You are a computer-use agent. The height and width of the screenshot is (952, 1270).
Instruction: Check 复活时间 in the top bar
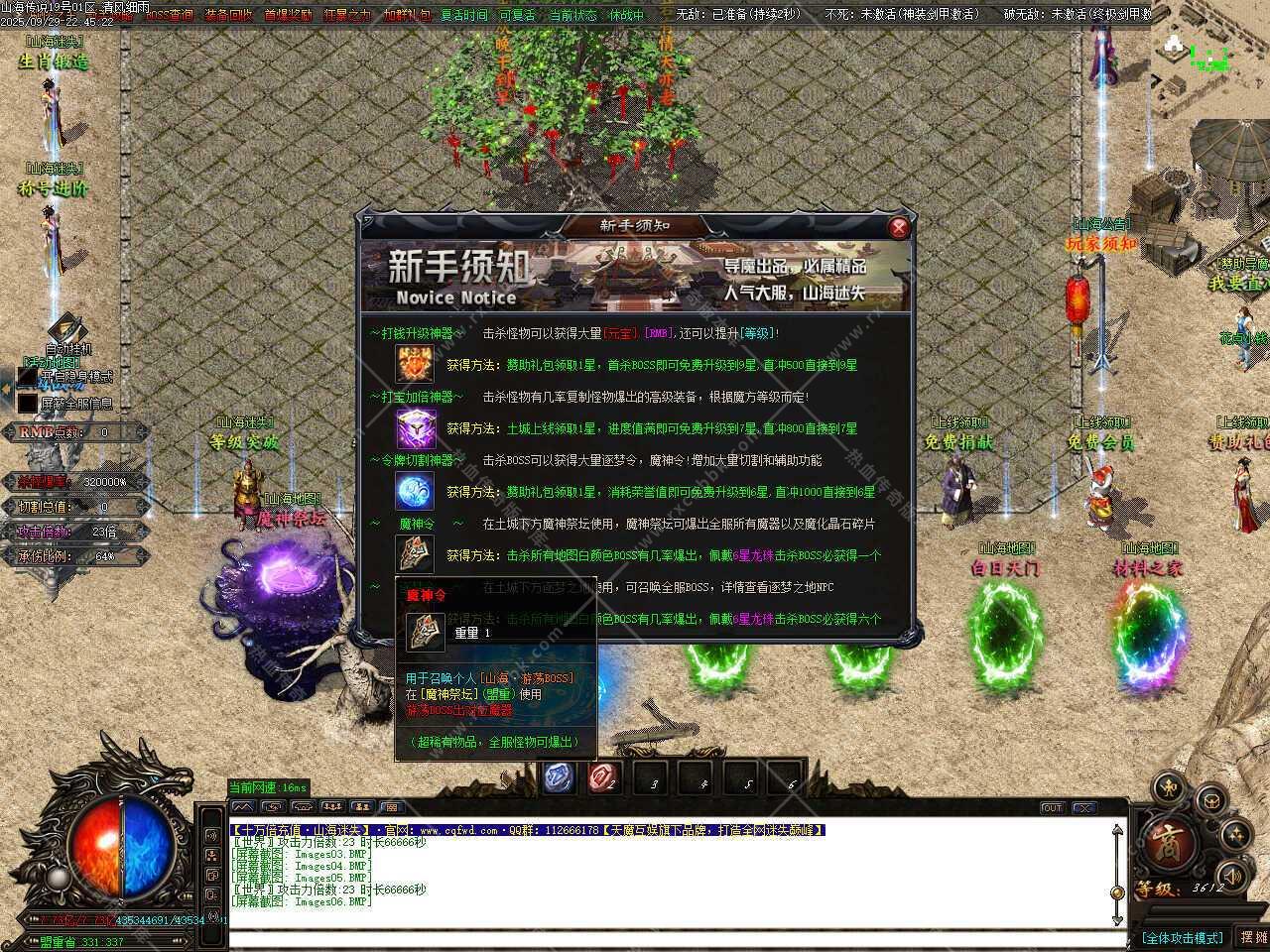pos(463,15)
